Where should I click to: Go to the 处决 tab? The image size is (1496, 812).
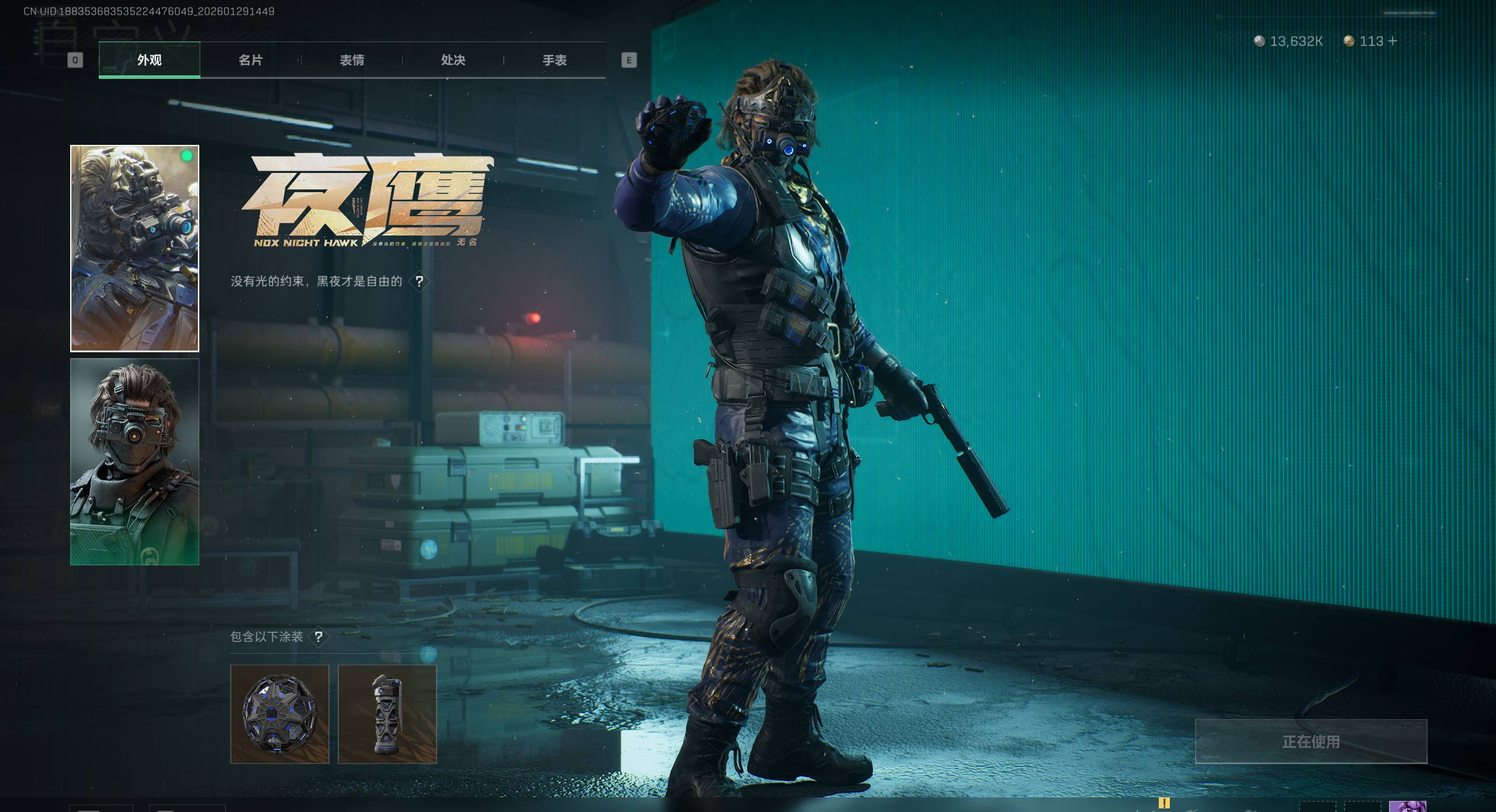[453, 60]
